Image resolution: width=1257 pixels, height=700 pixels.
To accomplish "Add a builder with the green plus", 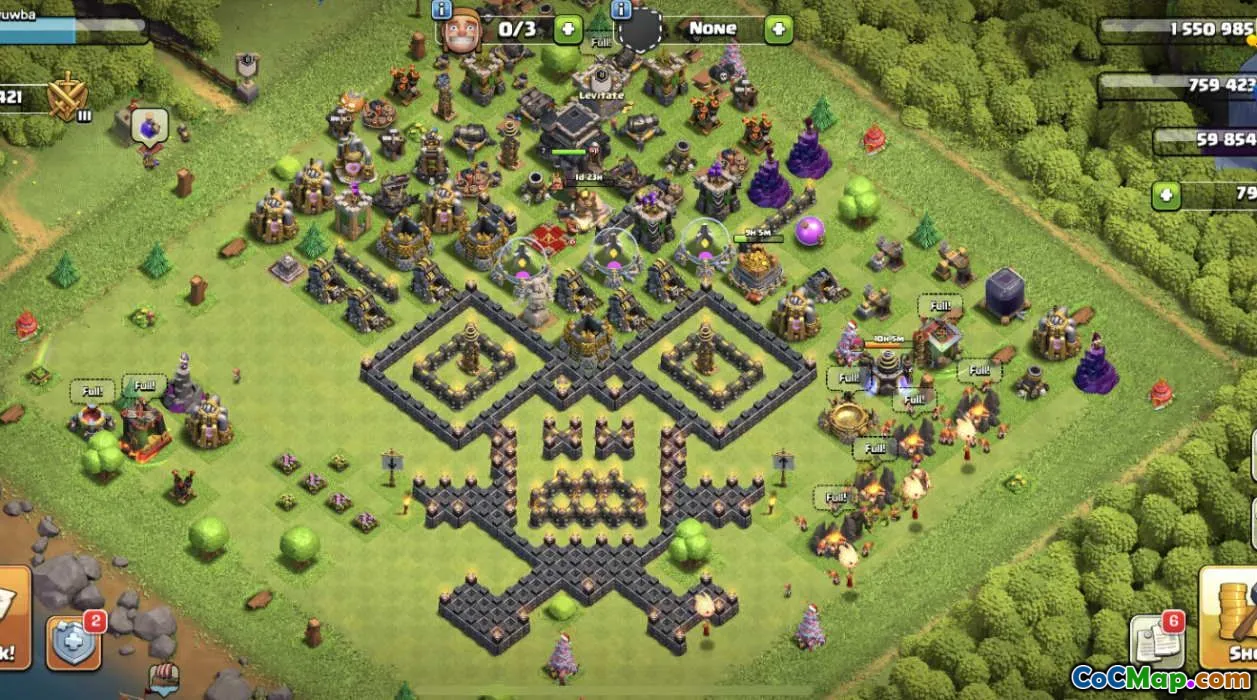I will [567, 28].
